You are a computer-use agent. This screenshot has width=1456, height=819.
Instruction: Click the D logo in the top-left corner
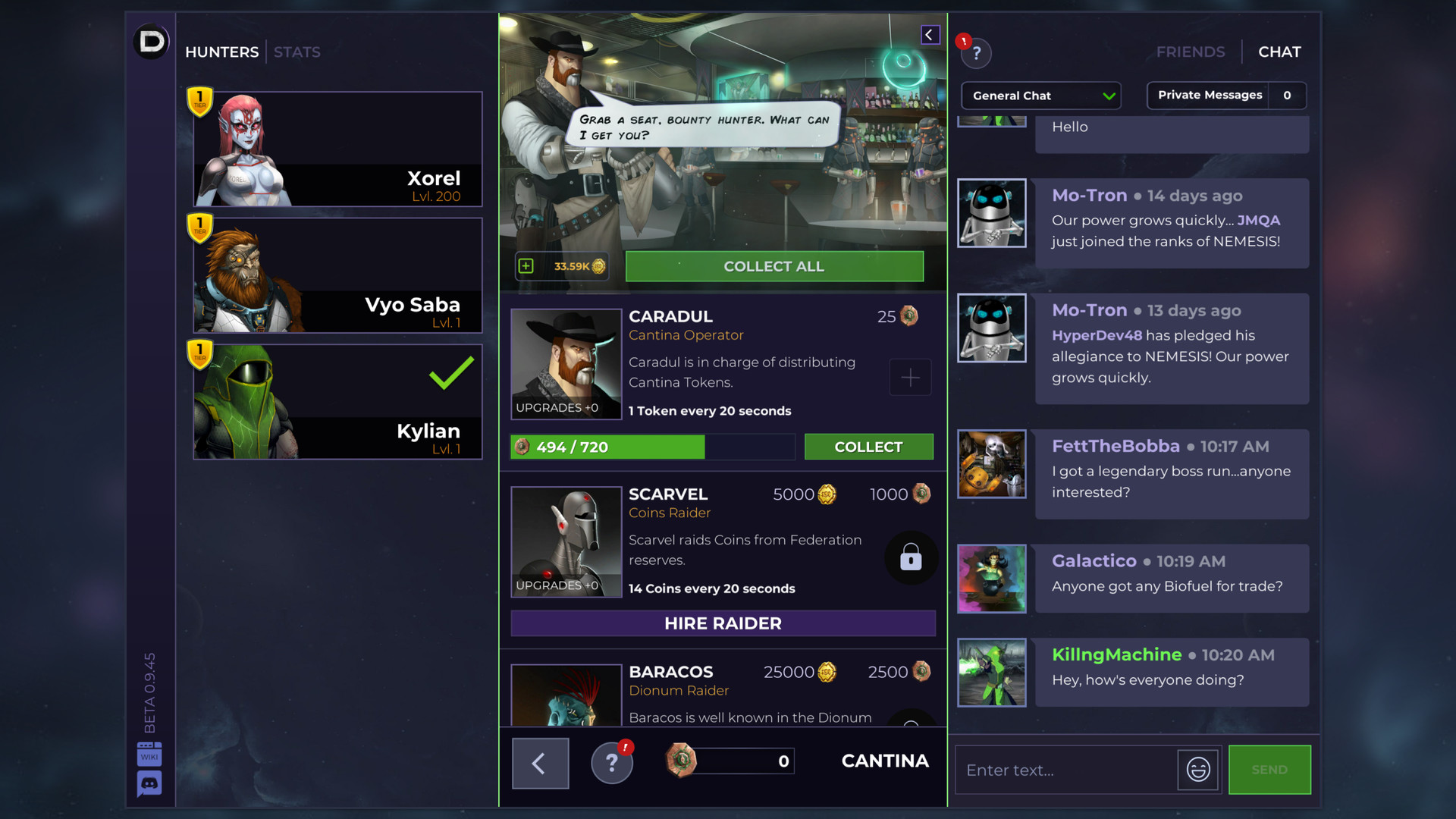point(151,42)
